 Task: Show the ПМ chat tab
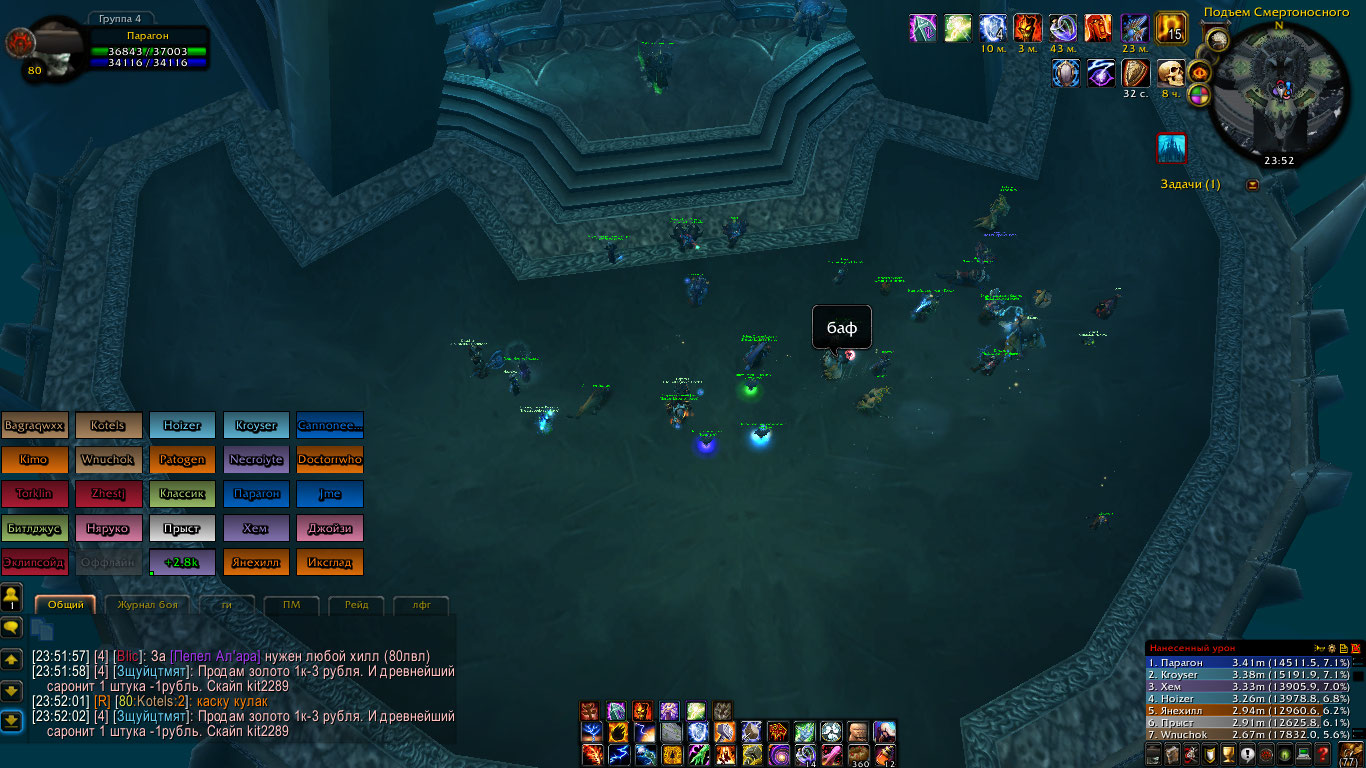(x=291, y=605)
